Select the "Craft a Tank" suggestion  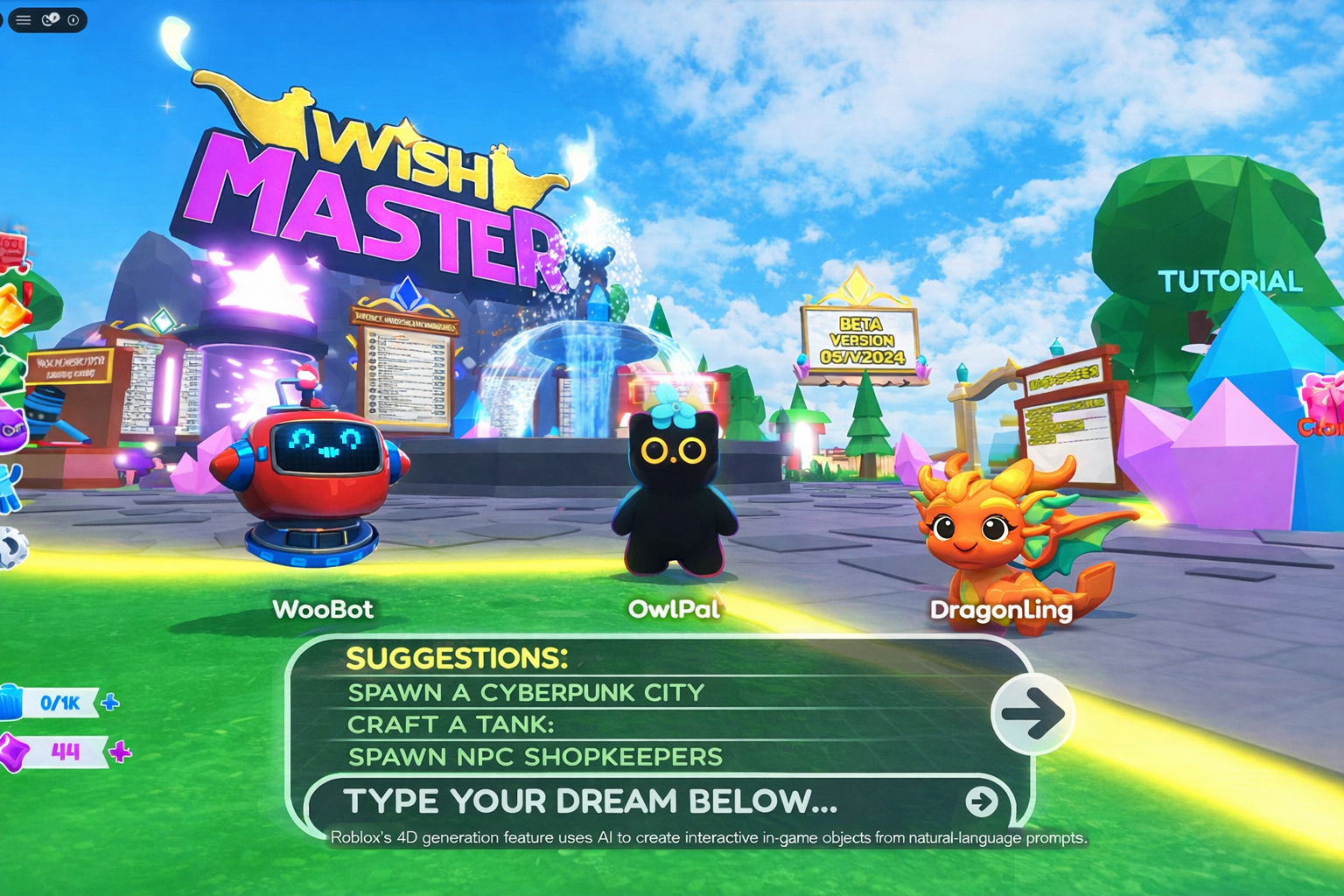(x=451, y=724)
